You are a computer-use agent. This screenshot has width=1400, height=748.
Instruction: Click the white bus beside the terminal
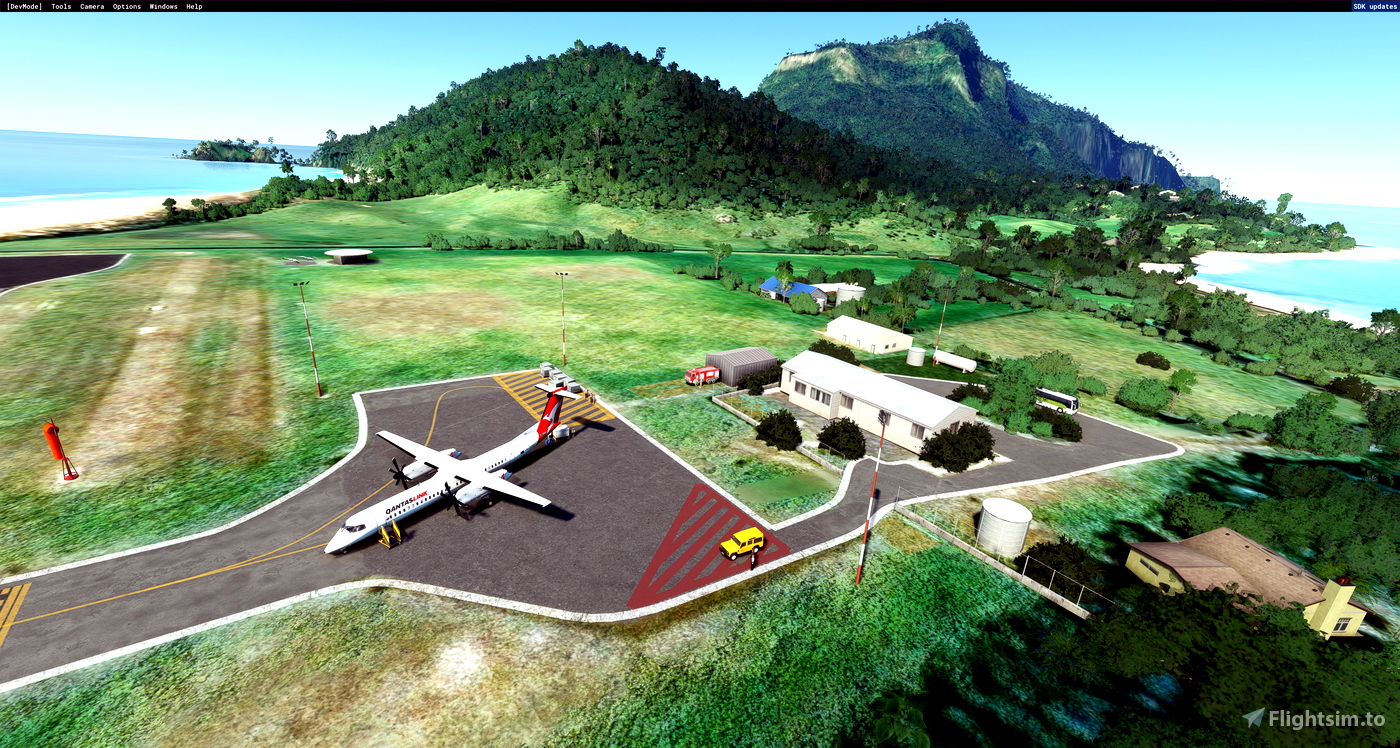click(1058, 400)
